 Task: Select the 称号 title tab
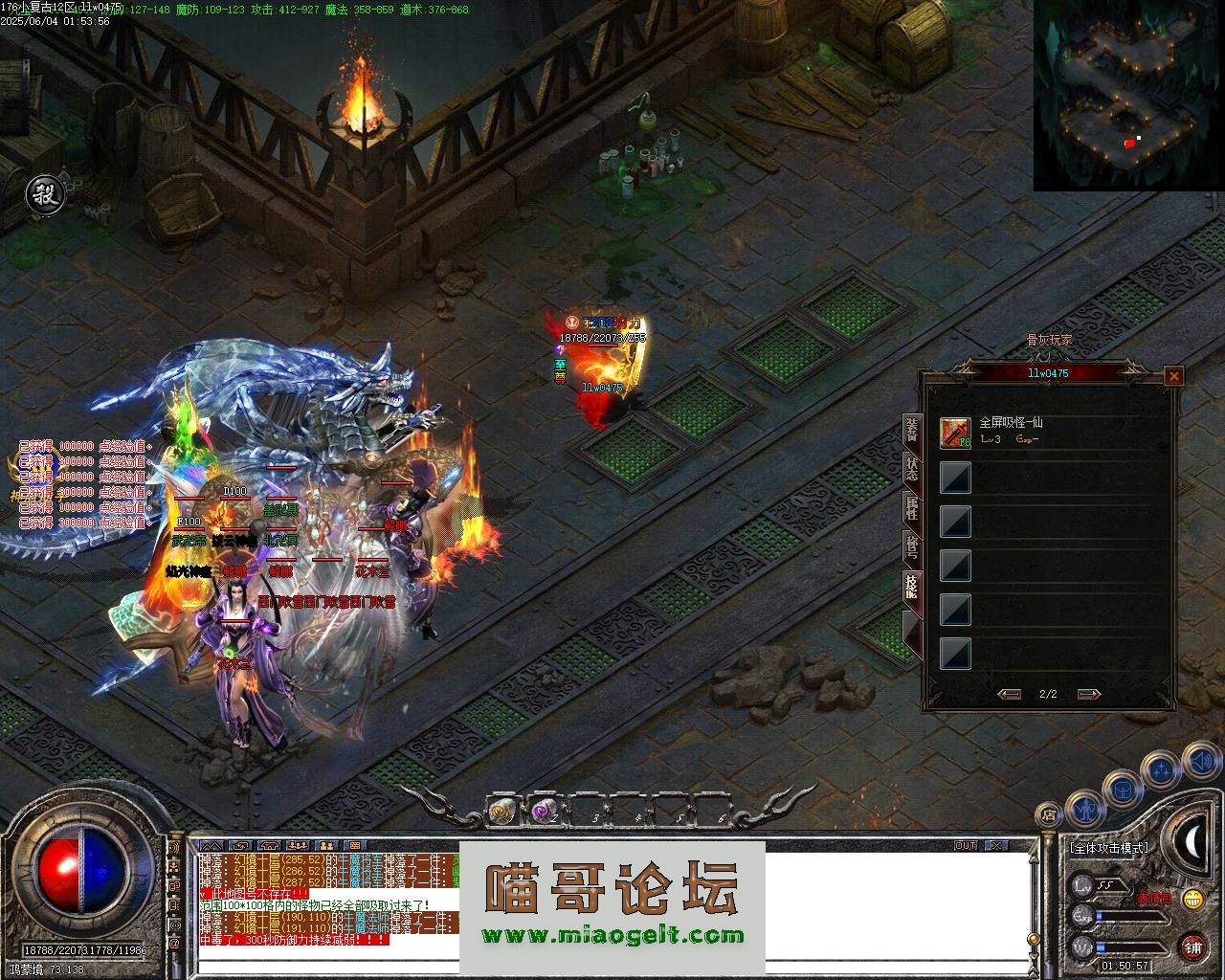coord(912,546)
